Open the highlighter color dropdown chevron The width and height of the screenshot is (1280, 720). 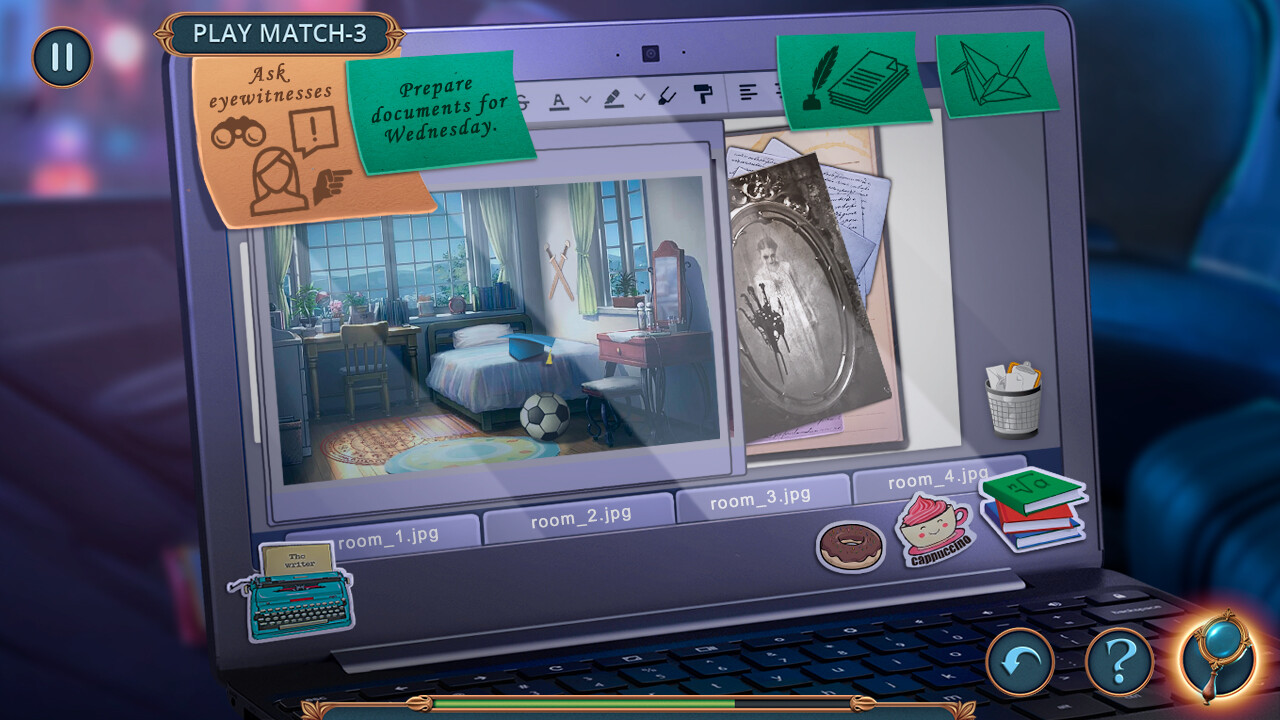(641, 97)
